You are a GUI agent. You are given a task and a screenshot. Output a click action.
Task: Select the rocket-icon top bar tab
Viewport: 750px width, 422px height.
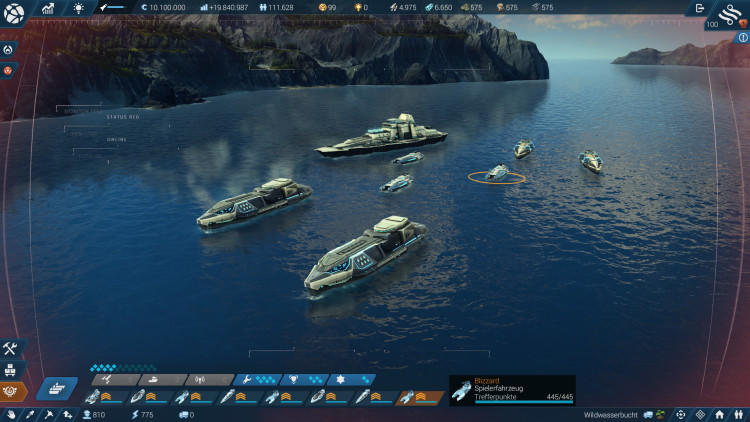pyautogui.click(x=104, y=8)
